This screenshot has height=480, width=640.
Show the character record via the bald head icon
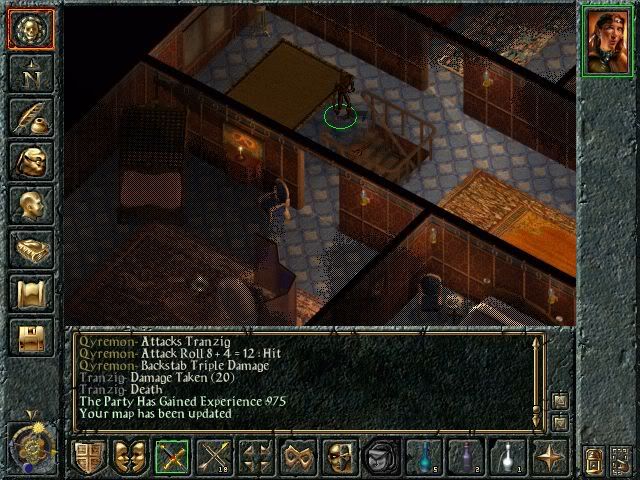(x=29, y=205)
